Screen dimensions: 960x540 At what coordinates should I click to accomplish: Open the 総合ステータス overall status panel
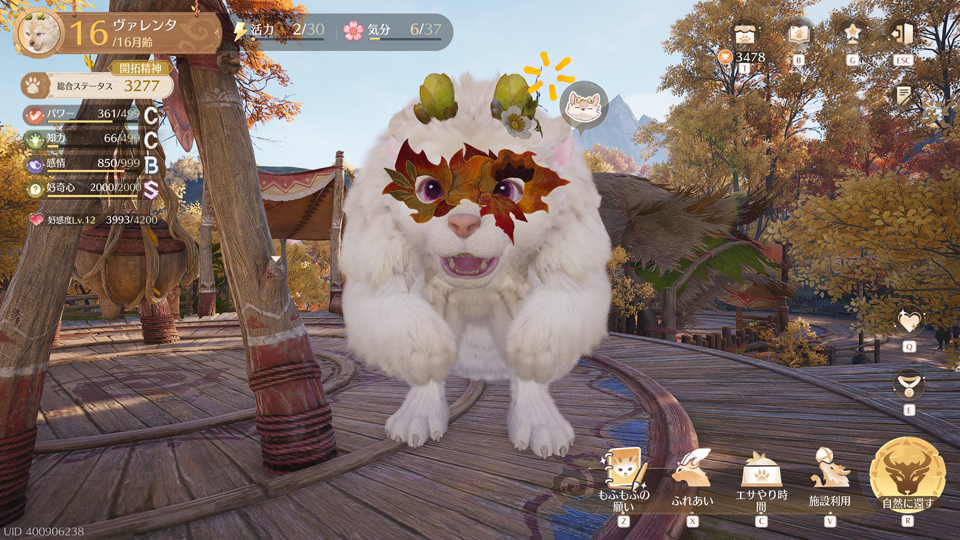tap(97, 86)
